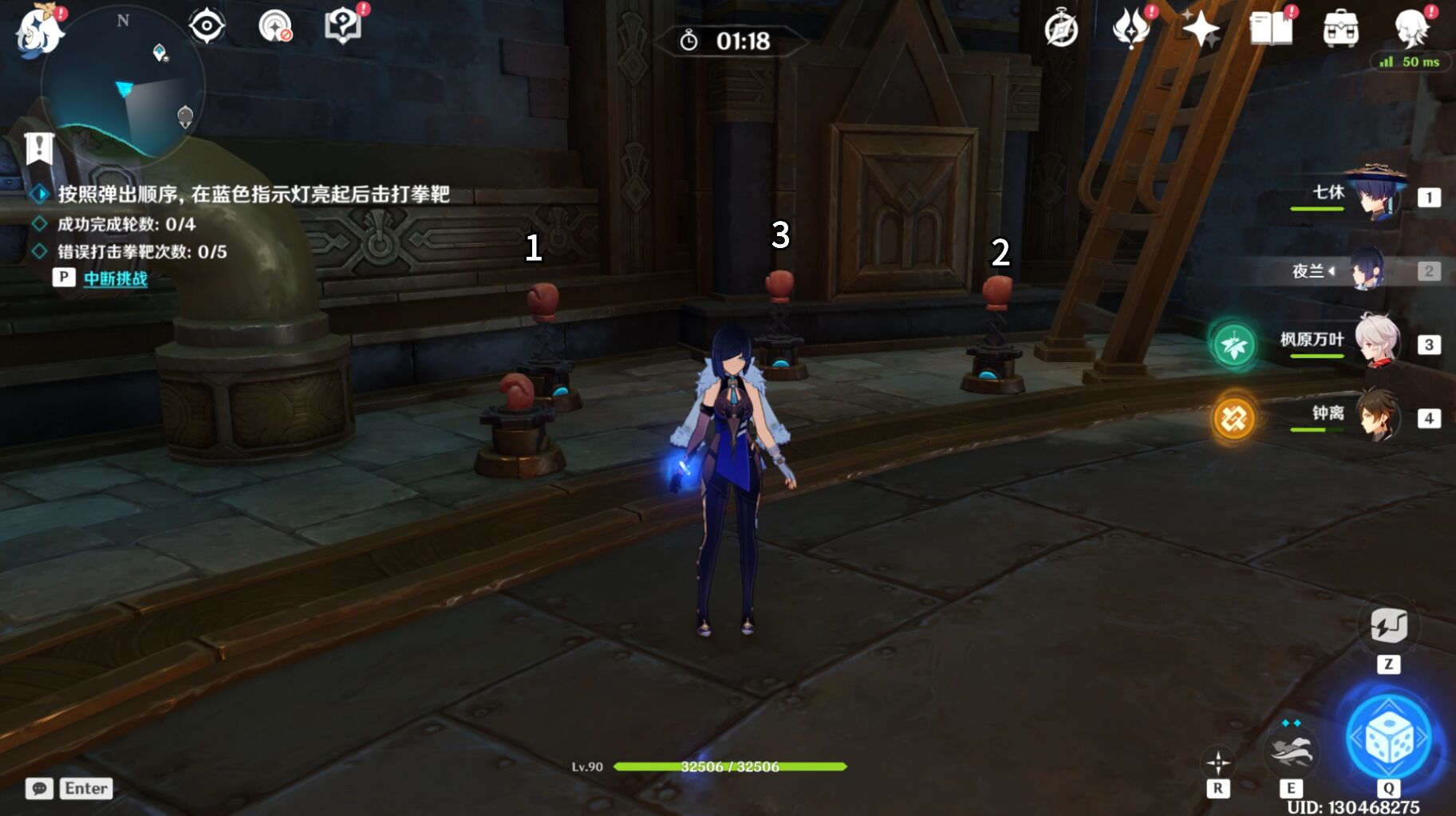The height and width of the screenshot is (816, 1456).
Task: Click 中断挑战 to interrupt the challenge
Action: click(115, 279)
